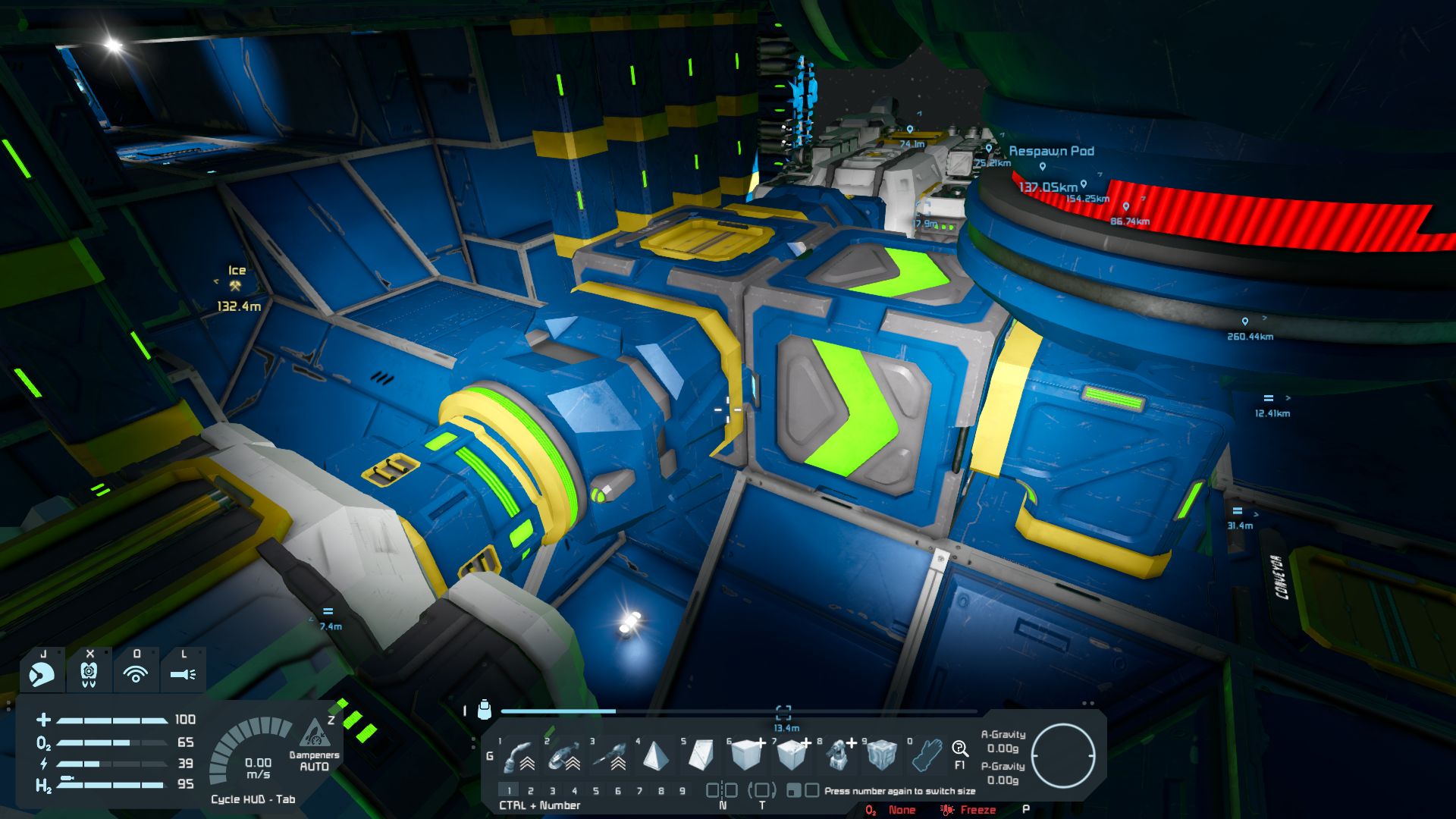Select the turret block in slot 8
Image resolution: width=1456 pixels, height=819 pixels.
[x=837, y=755]
